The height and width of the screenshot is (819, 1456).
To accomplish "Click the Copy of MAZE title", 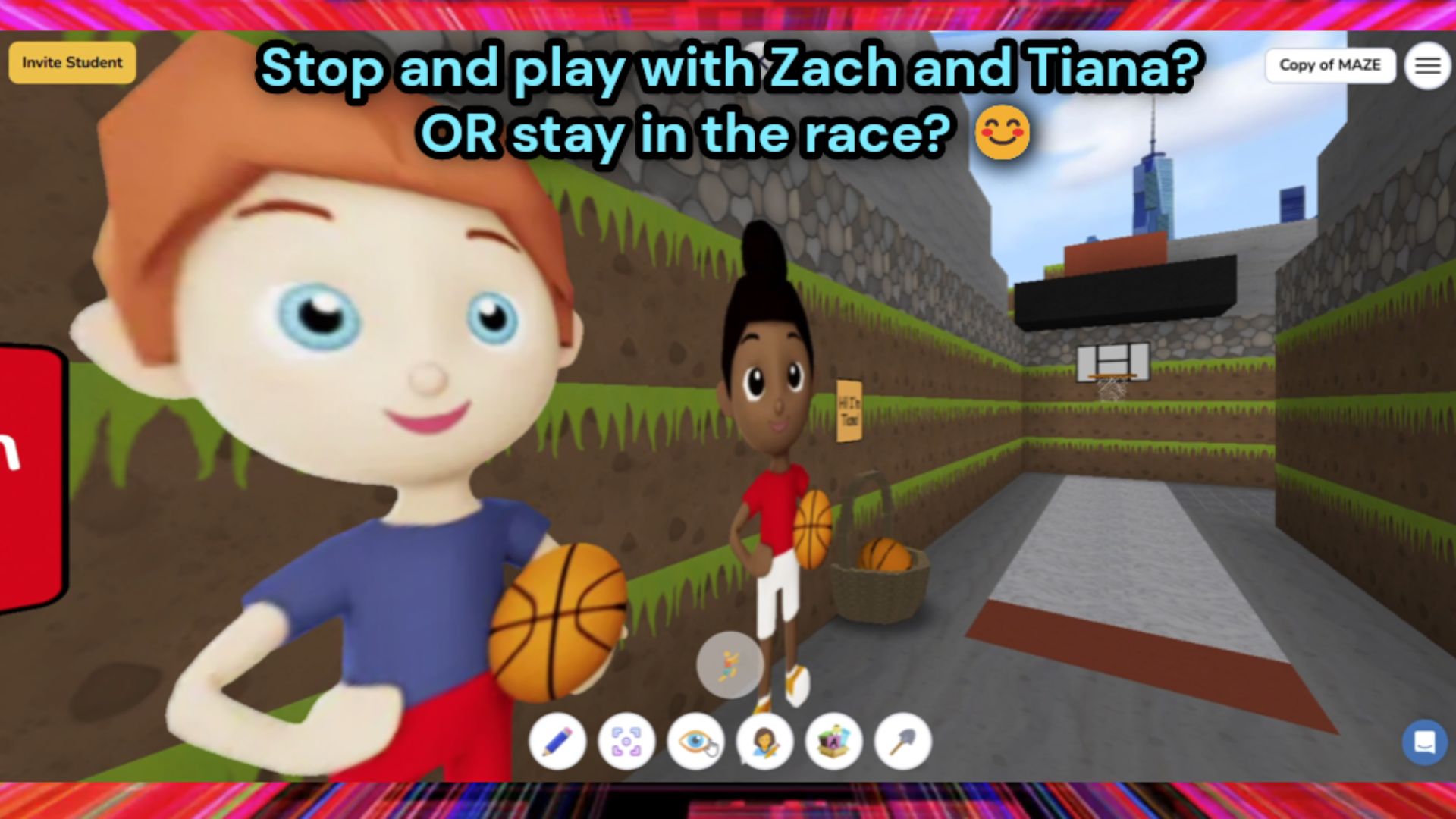I will (x=1330, y=65).
